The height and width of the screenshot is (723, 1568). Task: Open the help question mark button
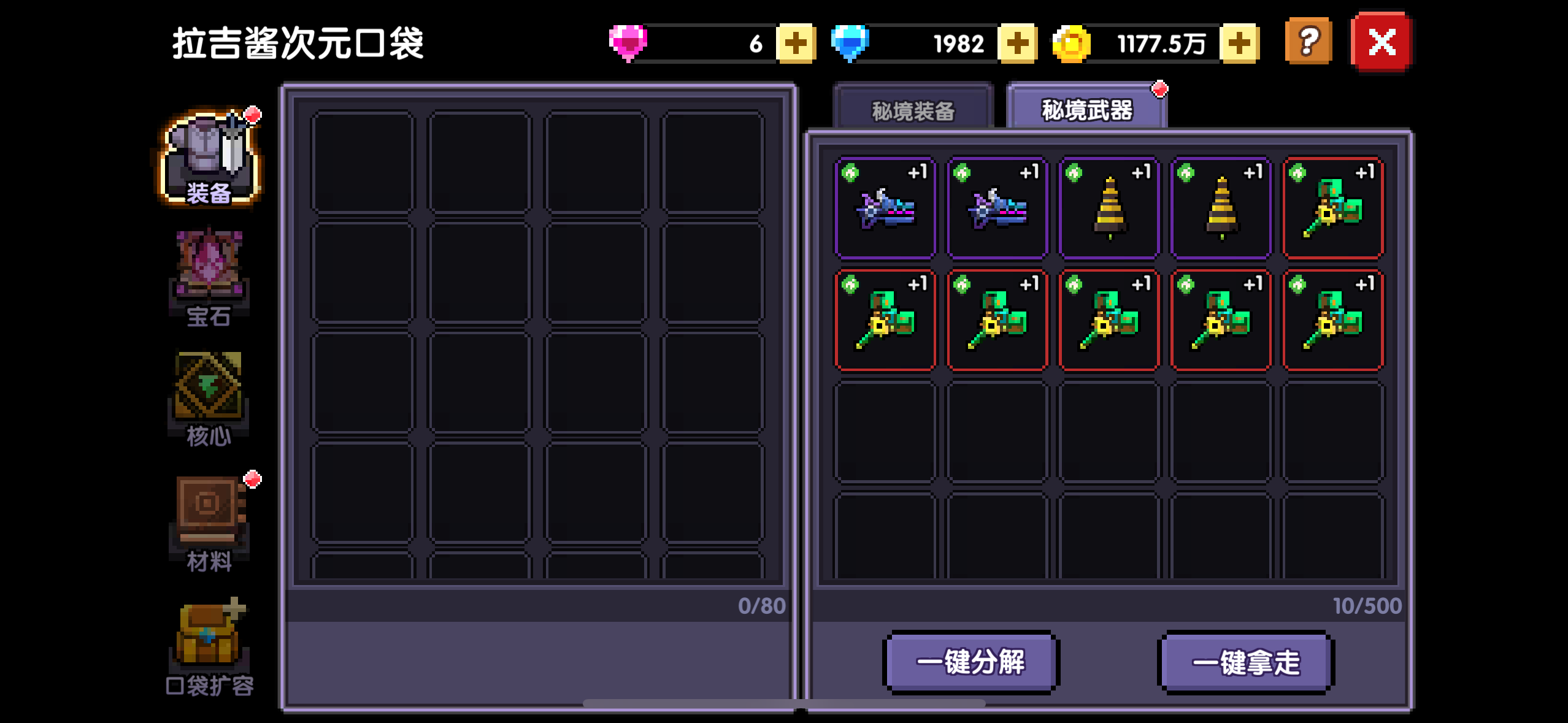click(x=1308, y=42)
